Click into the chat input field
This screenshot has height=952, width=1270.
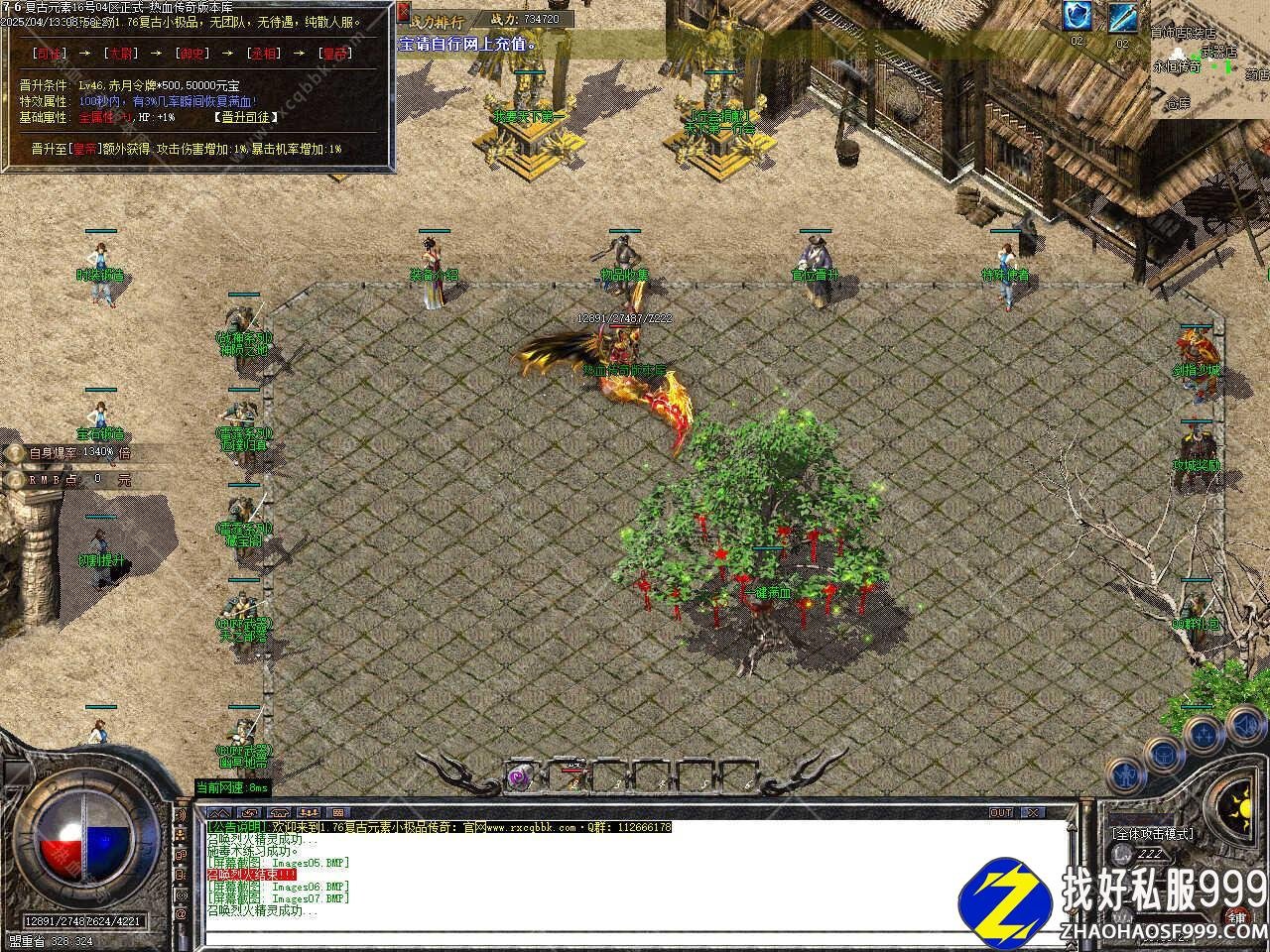point(635,938)
